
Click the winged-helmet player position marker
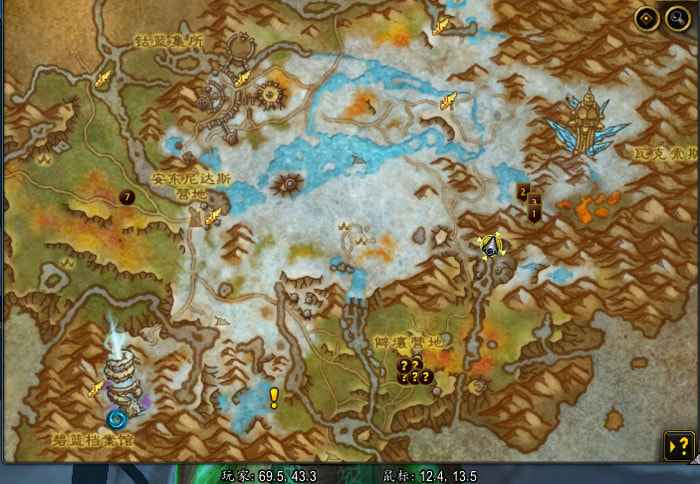pos(491,245)
